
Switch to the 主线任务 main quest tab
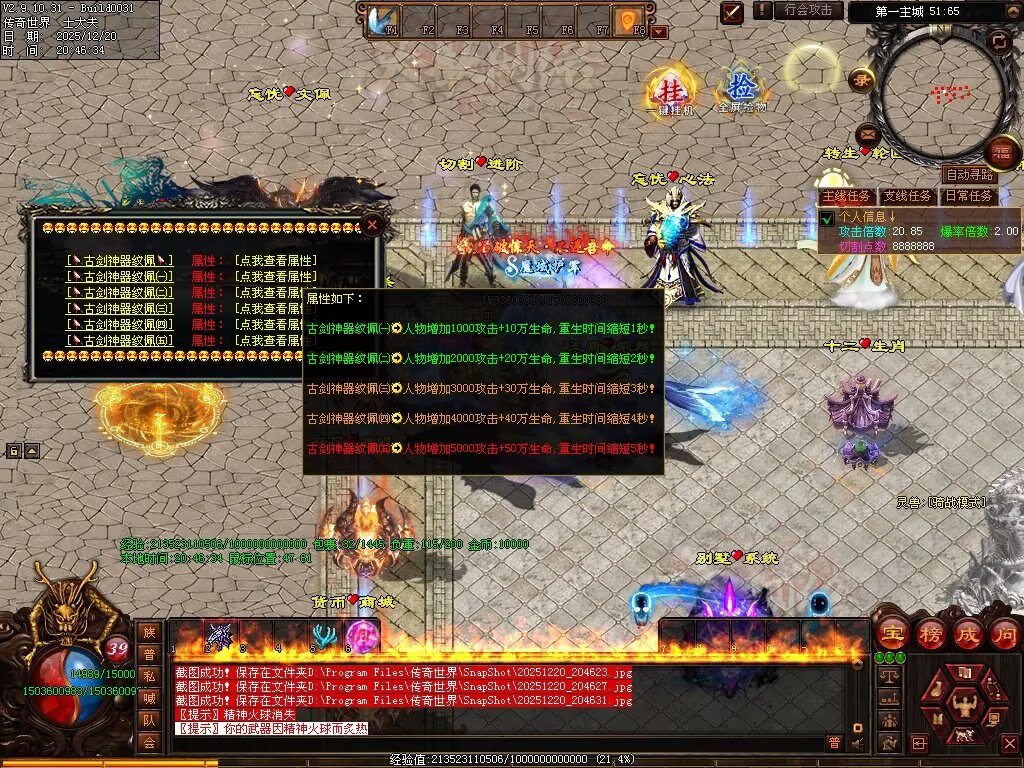click(846, 196)
